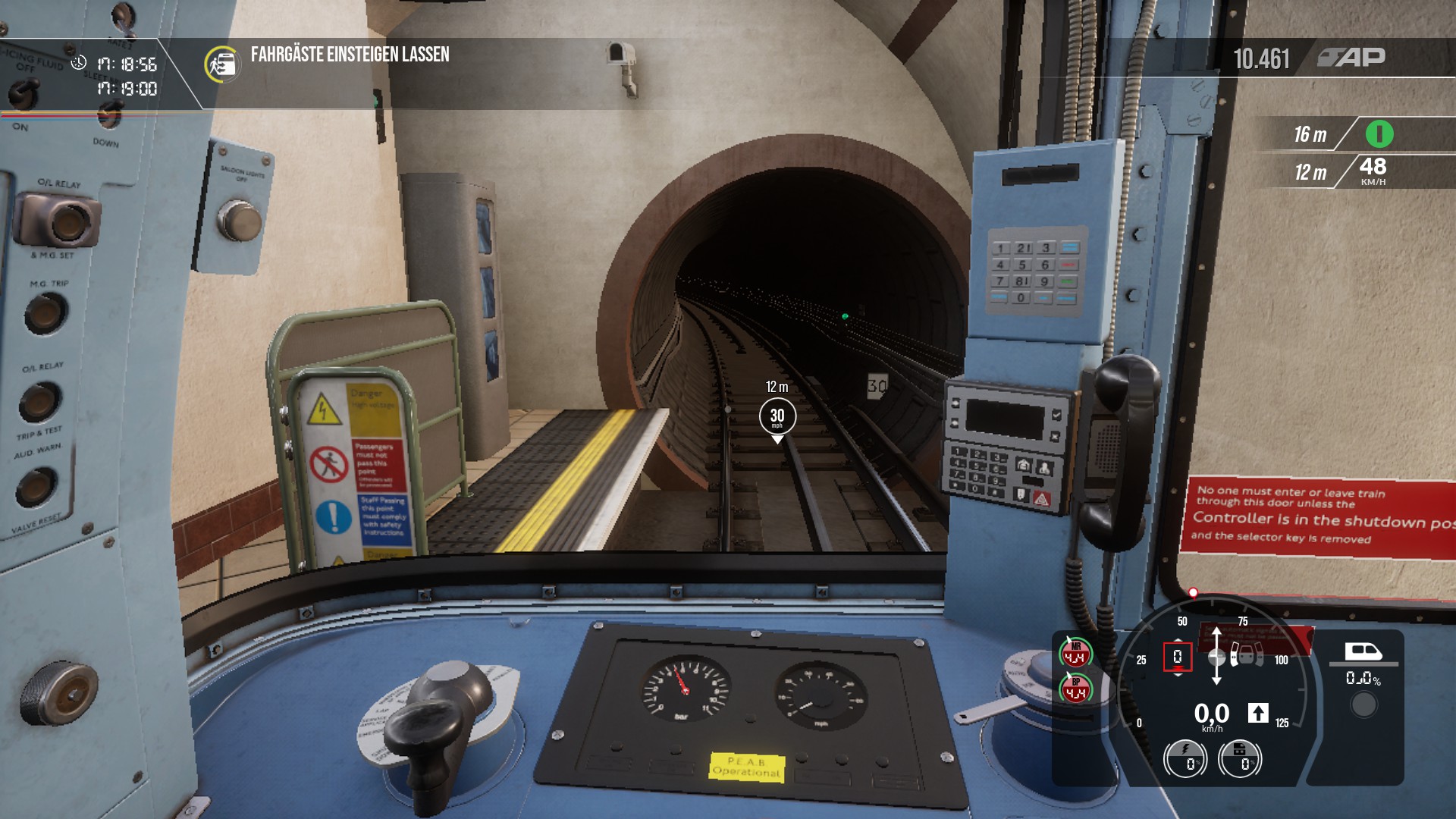Click the 48 KM/H upcoming speed limit
This screenshot has width=1456, height=819.
[x=1373, y=171]
